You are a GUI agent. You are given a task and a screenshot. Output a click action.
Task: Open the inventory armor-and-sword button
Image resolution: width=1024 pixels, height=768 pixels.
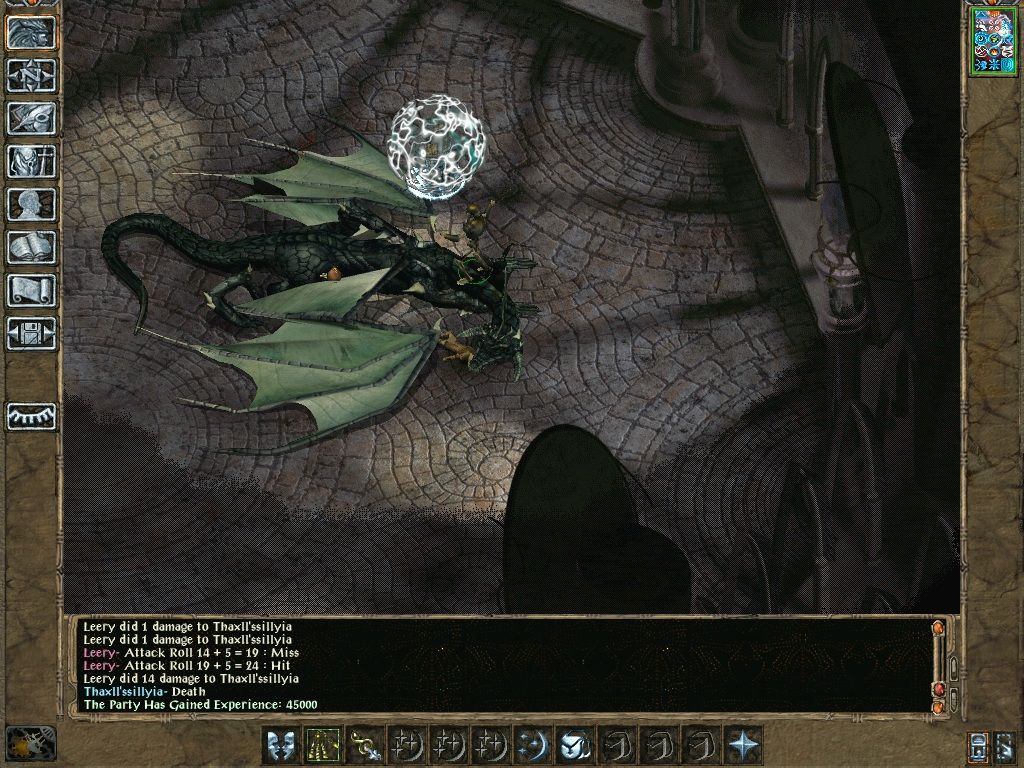coord(31,161)
